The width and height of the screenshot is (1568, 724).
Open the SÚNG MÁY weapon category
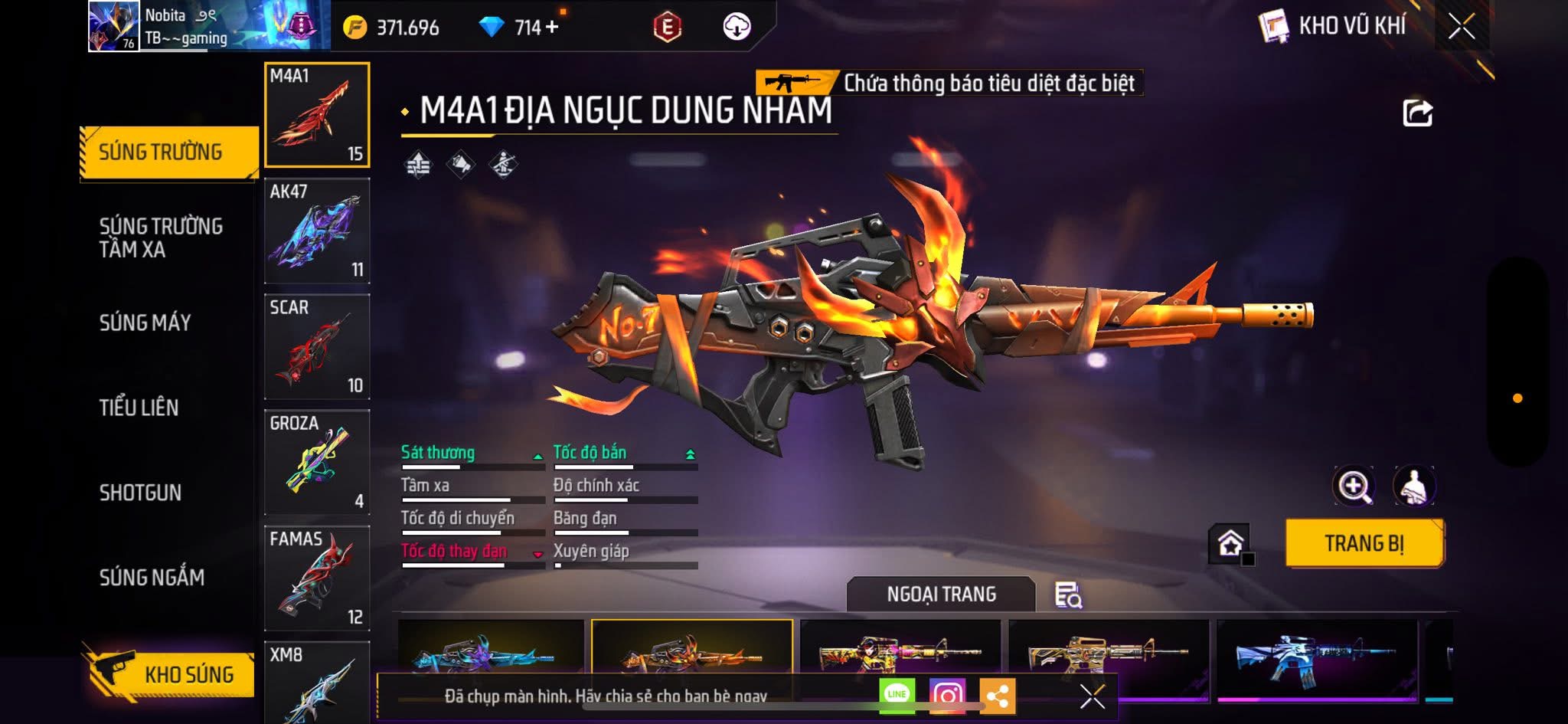[145, 323]
